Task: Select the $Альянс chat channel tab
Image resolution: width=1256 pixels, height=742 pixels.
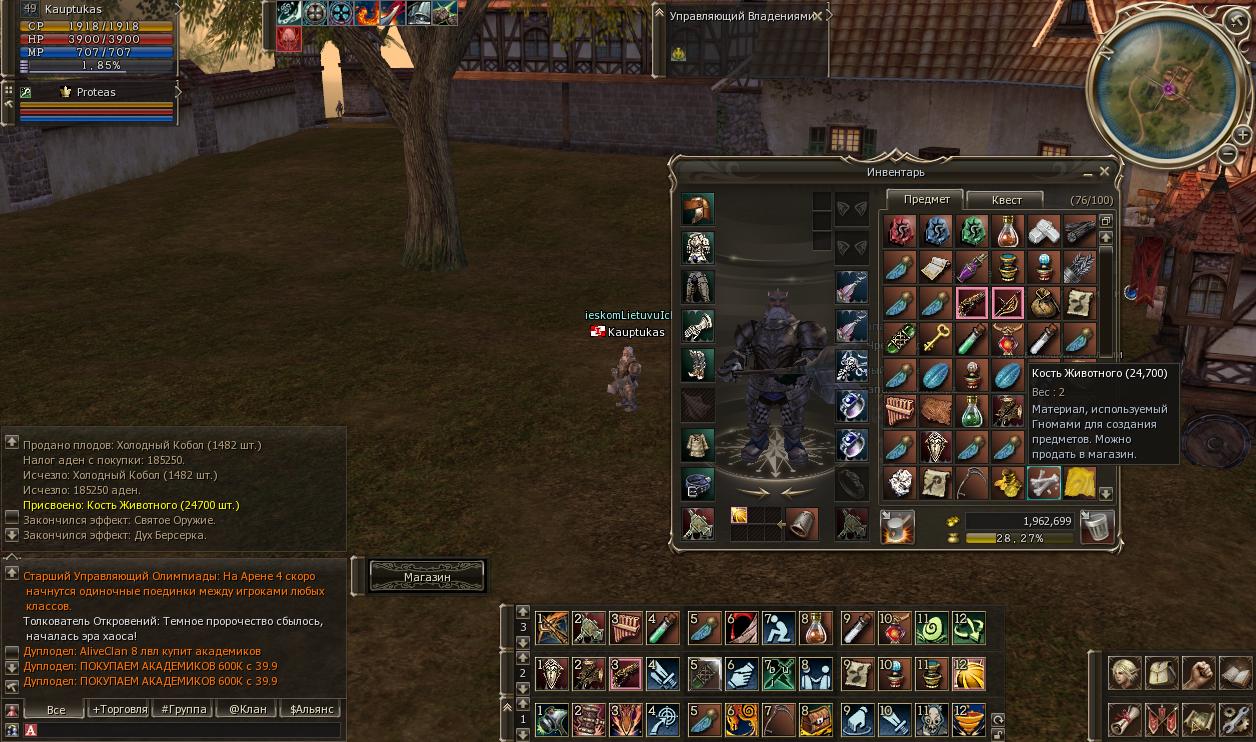Action: point(311,709)
